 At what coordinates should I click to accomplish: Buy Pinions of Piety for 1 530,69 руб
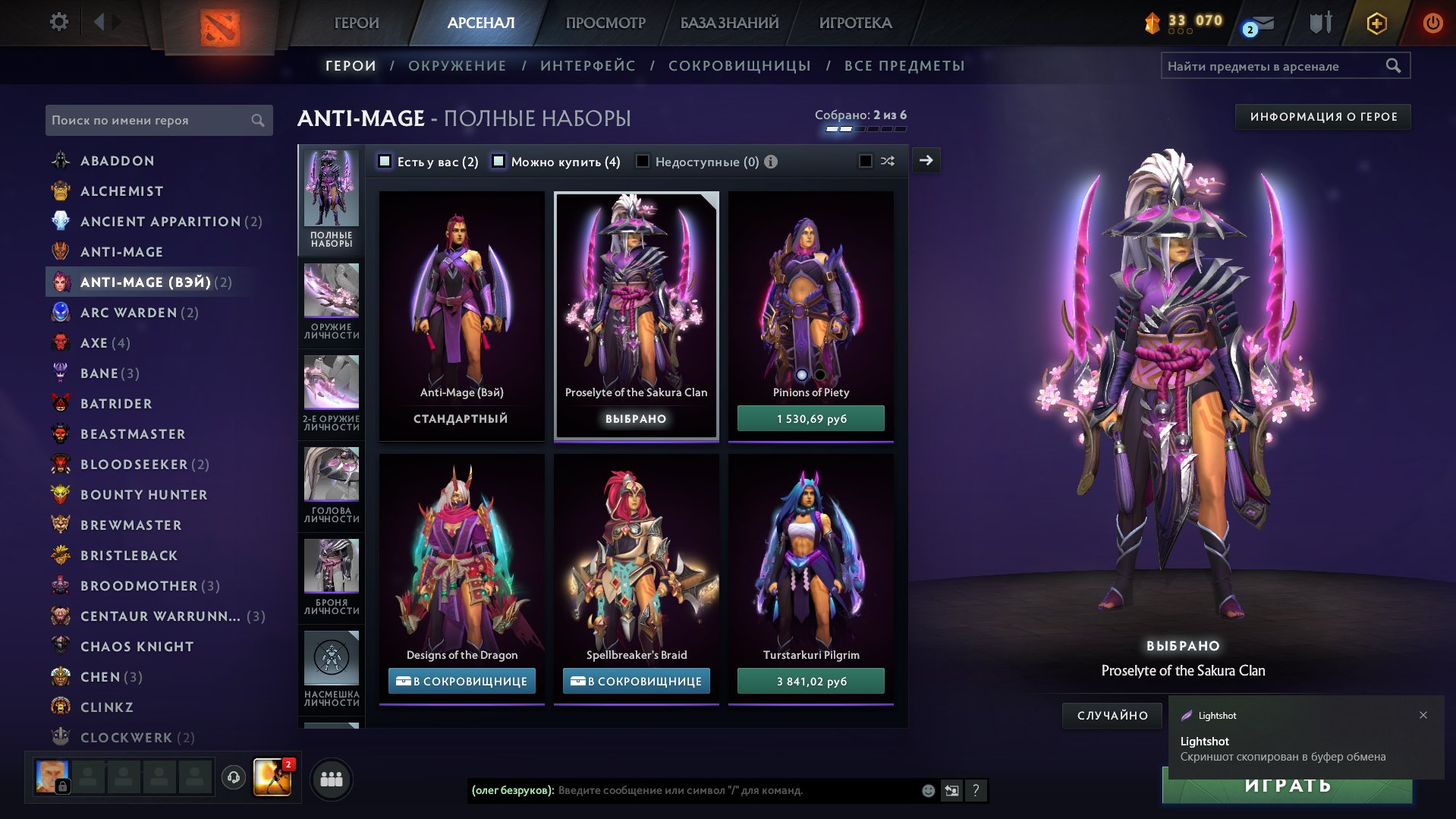click(810, 419)
